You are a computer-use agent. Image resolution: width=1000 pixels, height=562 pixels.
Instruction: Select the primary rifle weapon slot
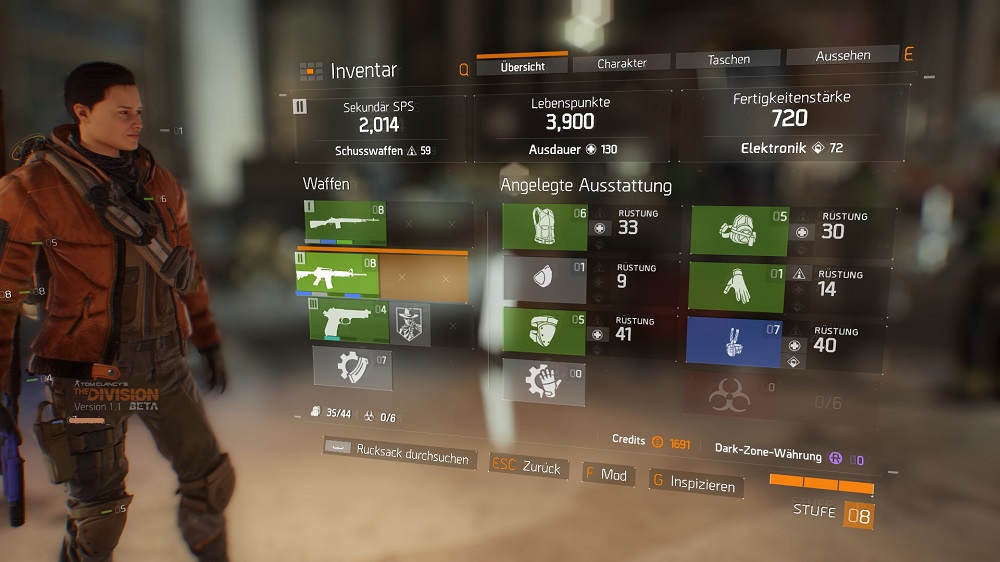click(345, 223)
